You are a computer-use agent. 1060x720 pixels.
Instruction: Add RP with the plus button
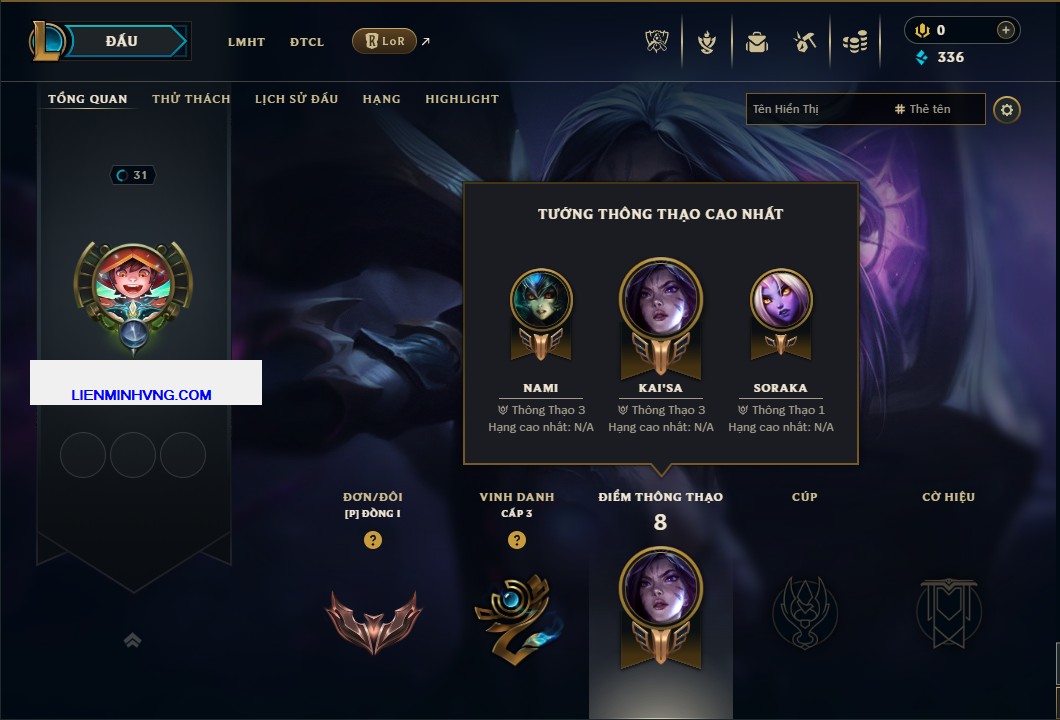point(1005,30)
